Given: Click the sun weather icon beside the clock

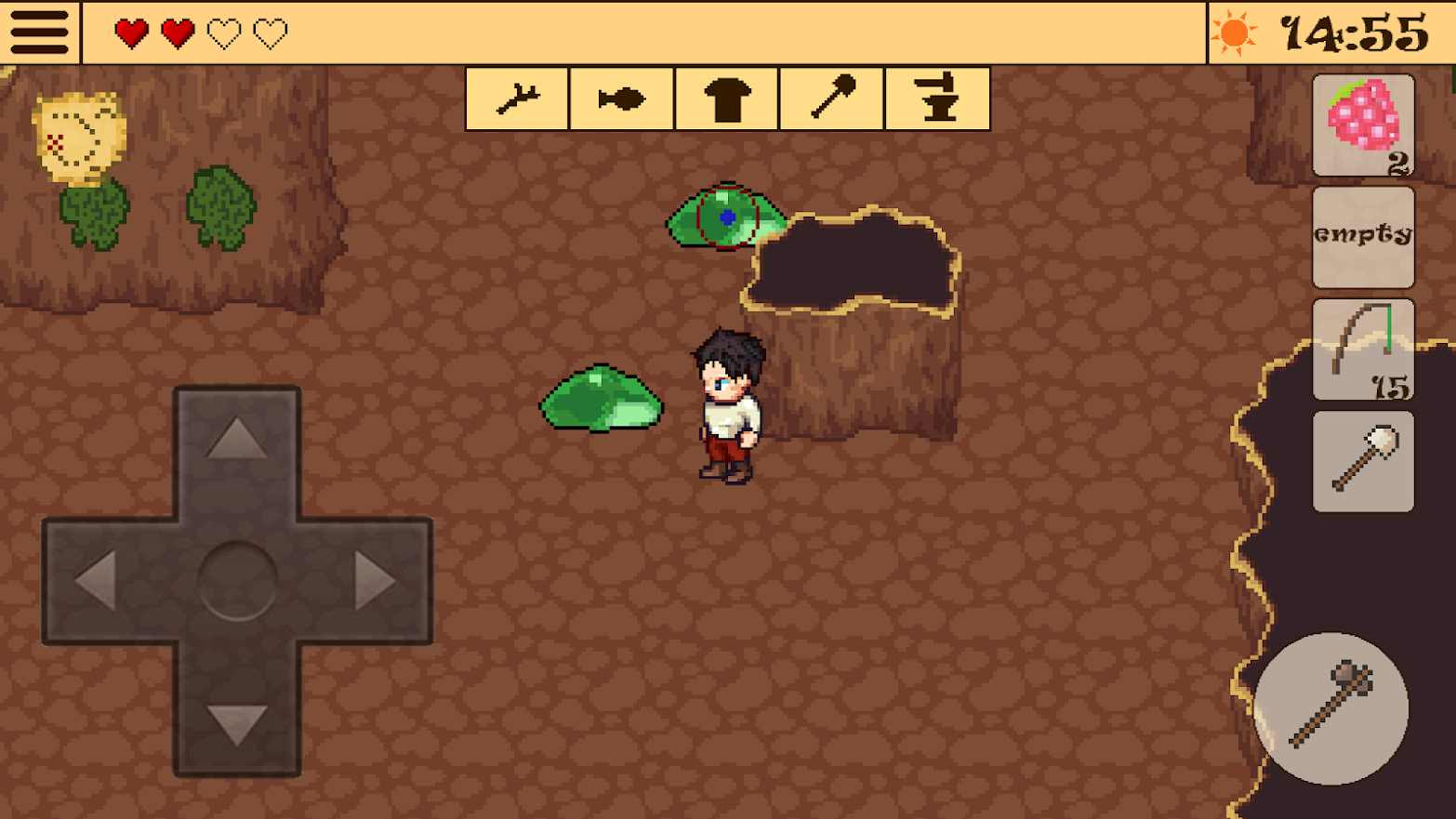Looking at the screenshot, I should tap(1234, 33).
